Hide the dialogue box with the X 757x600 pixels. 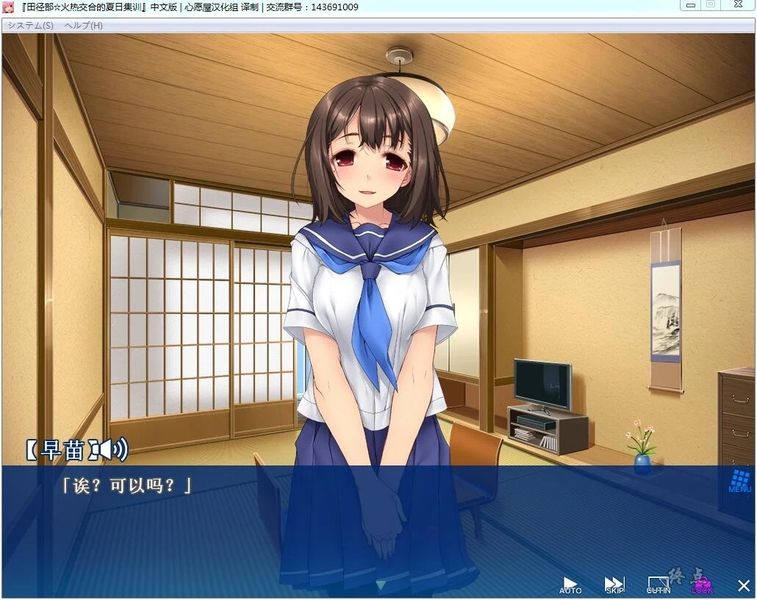pos(743,585)
